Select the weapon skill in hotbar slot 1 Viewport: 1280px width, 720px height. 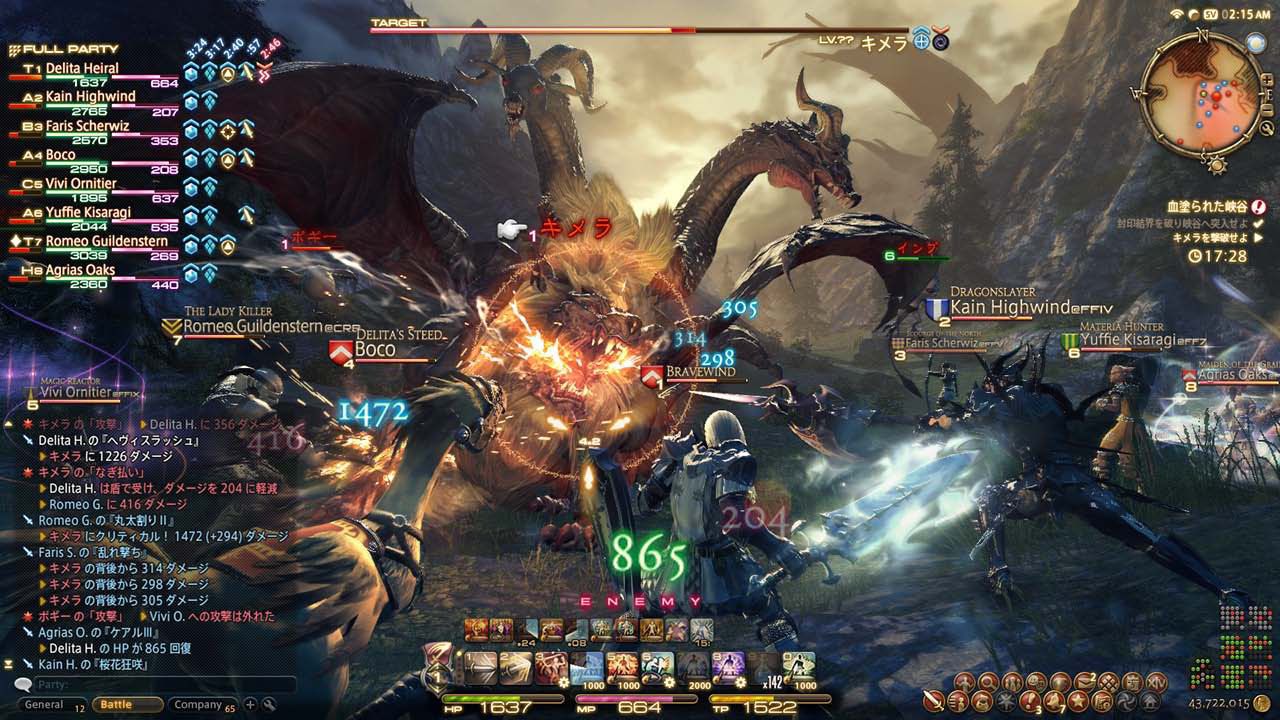click(479, 667)
